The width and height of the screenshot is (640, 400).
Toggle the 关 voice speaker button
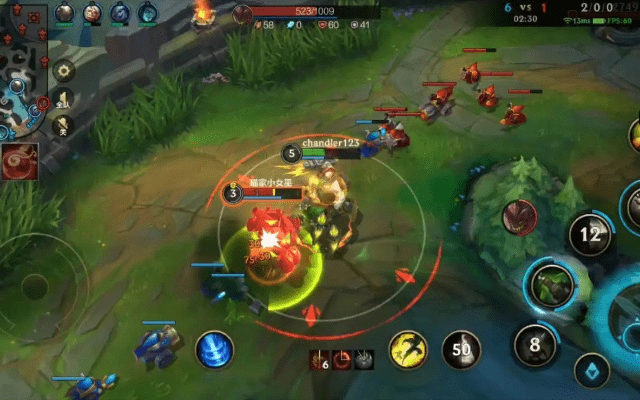pos(63,125)
